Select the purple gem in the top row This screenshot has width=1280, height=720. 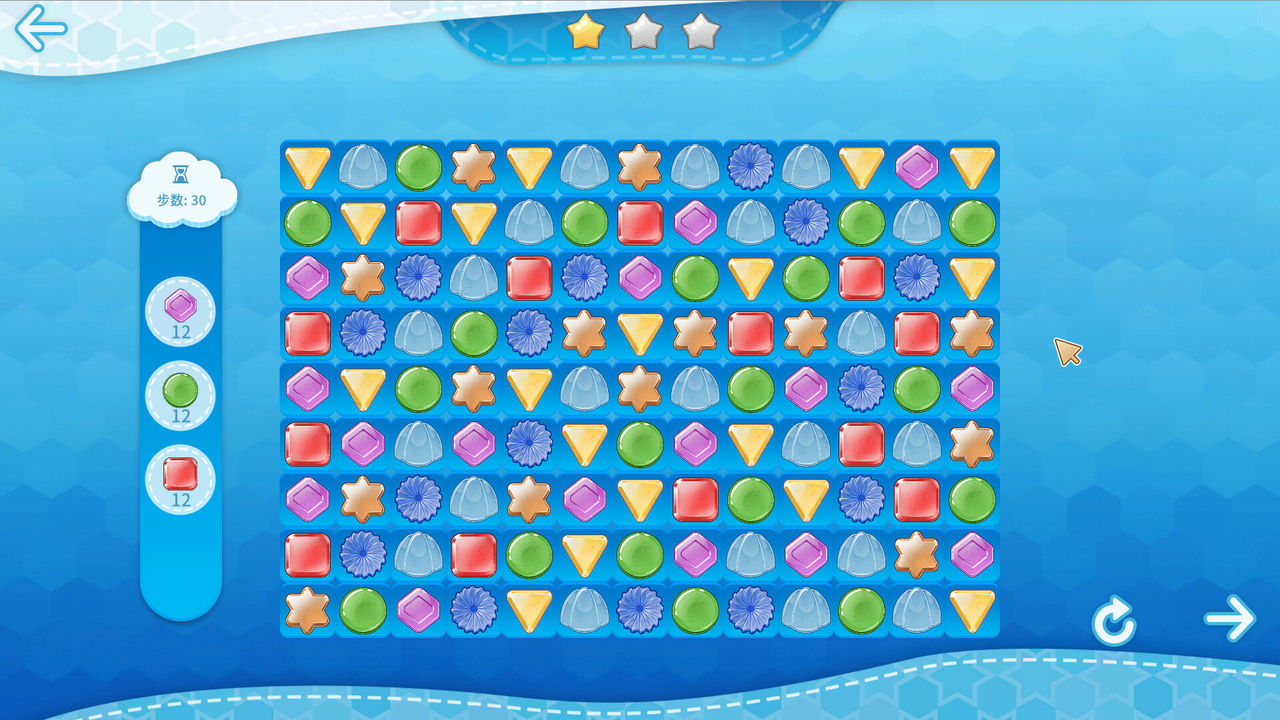click(x=916, y=167)
